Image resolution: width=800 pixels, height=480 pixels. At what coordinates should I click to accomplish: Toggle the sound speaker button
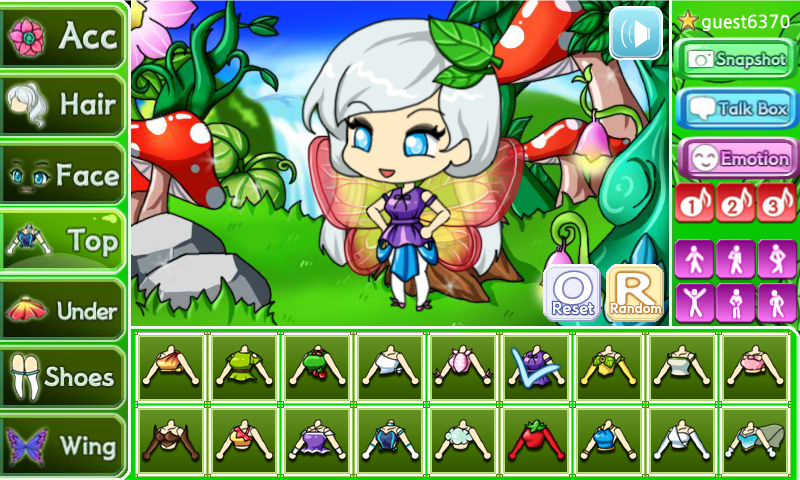[x=636, y=33]
